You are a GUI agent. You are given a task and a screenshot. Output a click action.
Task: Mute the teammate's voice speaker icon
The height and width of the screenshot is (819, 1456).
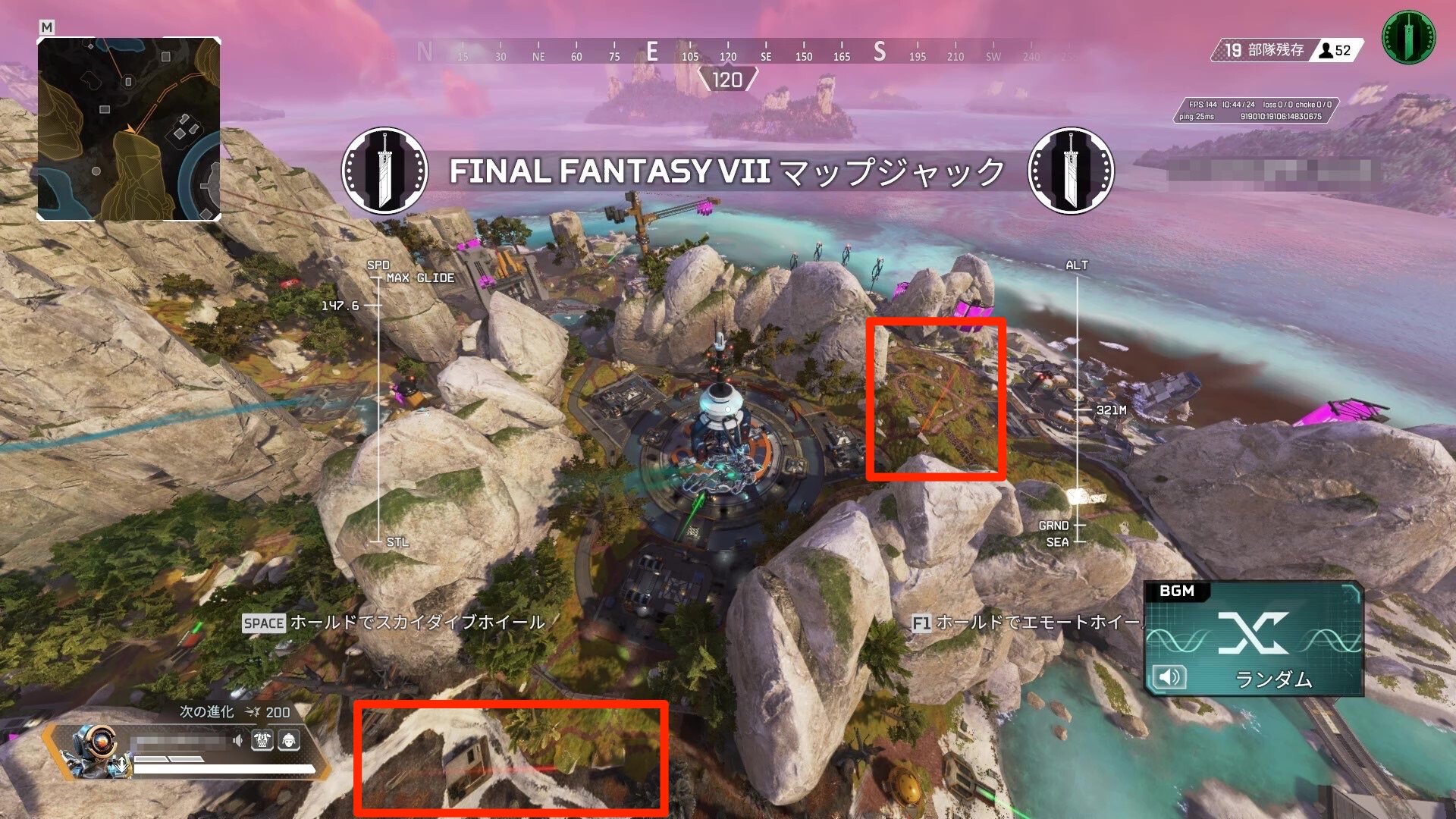tap(237, 739)
